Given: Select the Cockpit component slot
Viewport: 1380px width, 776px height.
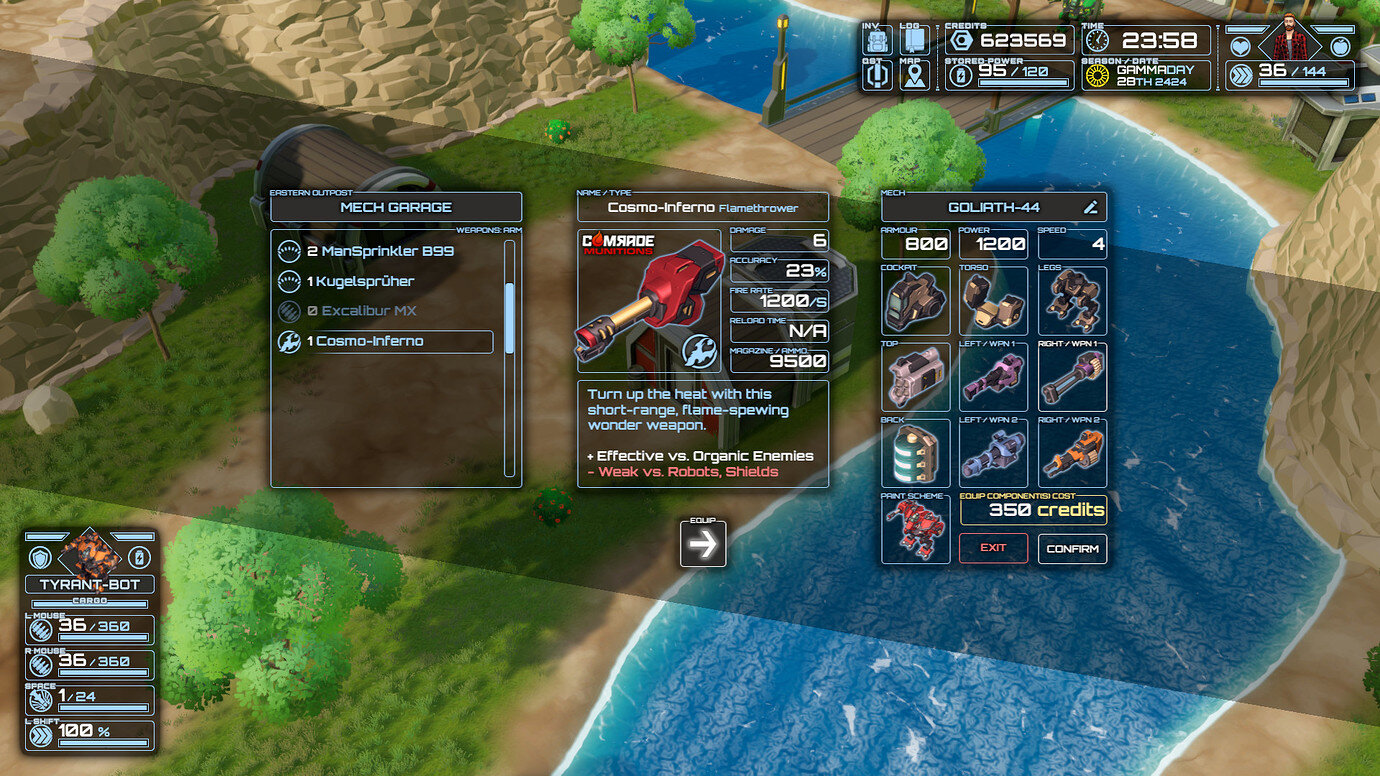Looking at the screenshot, I should [x=915, y=301].
